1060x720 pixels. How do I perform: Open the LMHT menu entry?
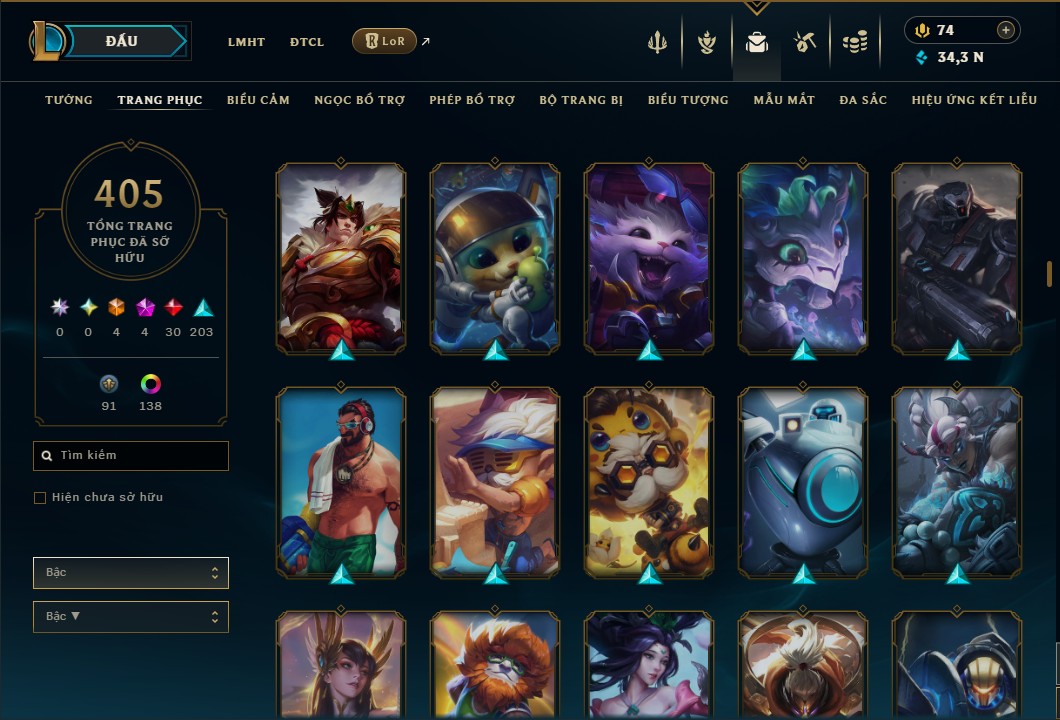[246, 42]
